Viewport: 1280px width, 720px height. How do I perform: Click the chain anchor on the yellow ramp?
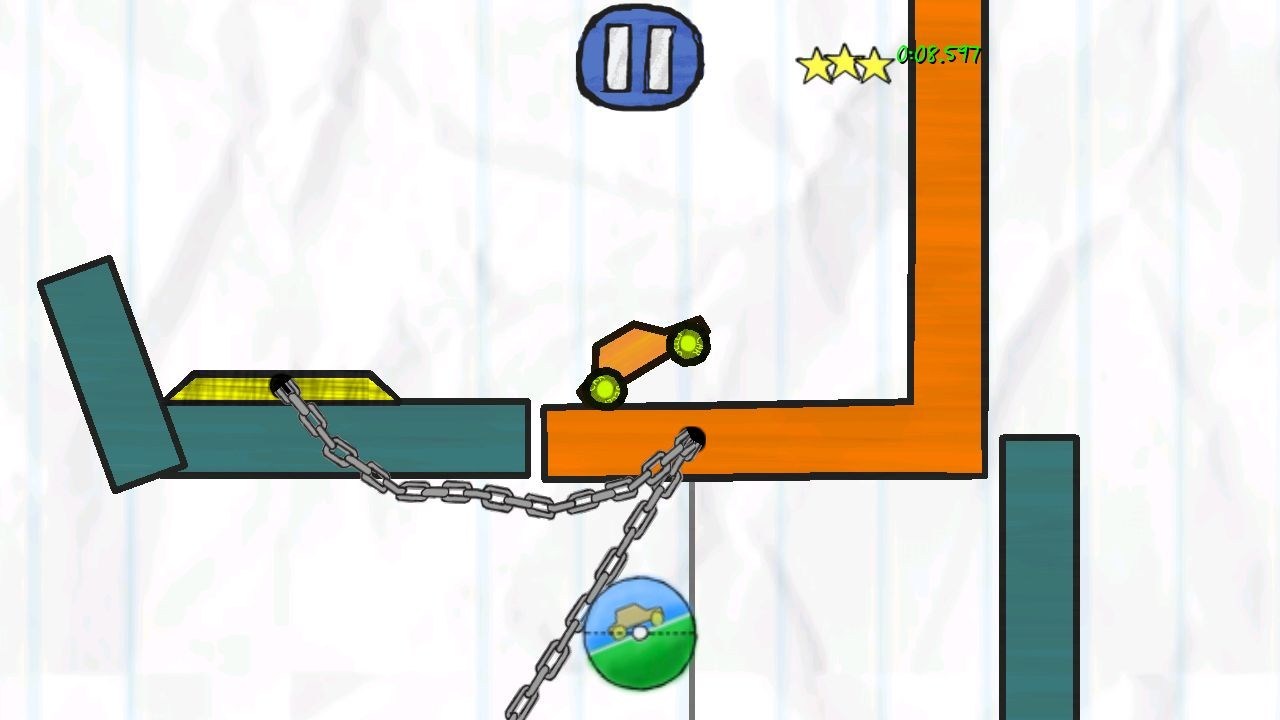281,382
